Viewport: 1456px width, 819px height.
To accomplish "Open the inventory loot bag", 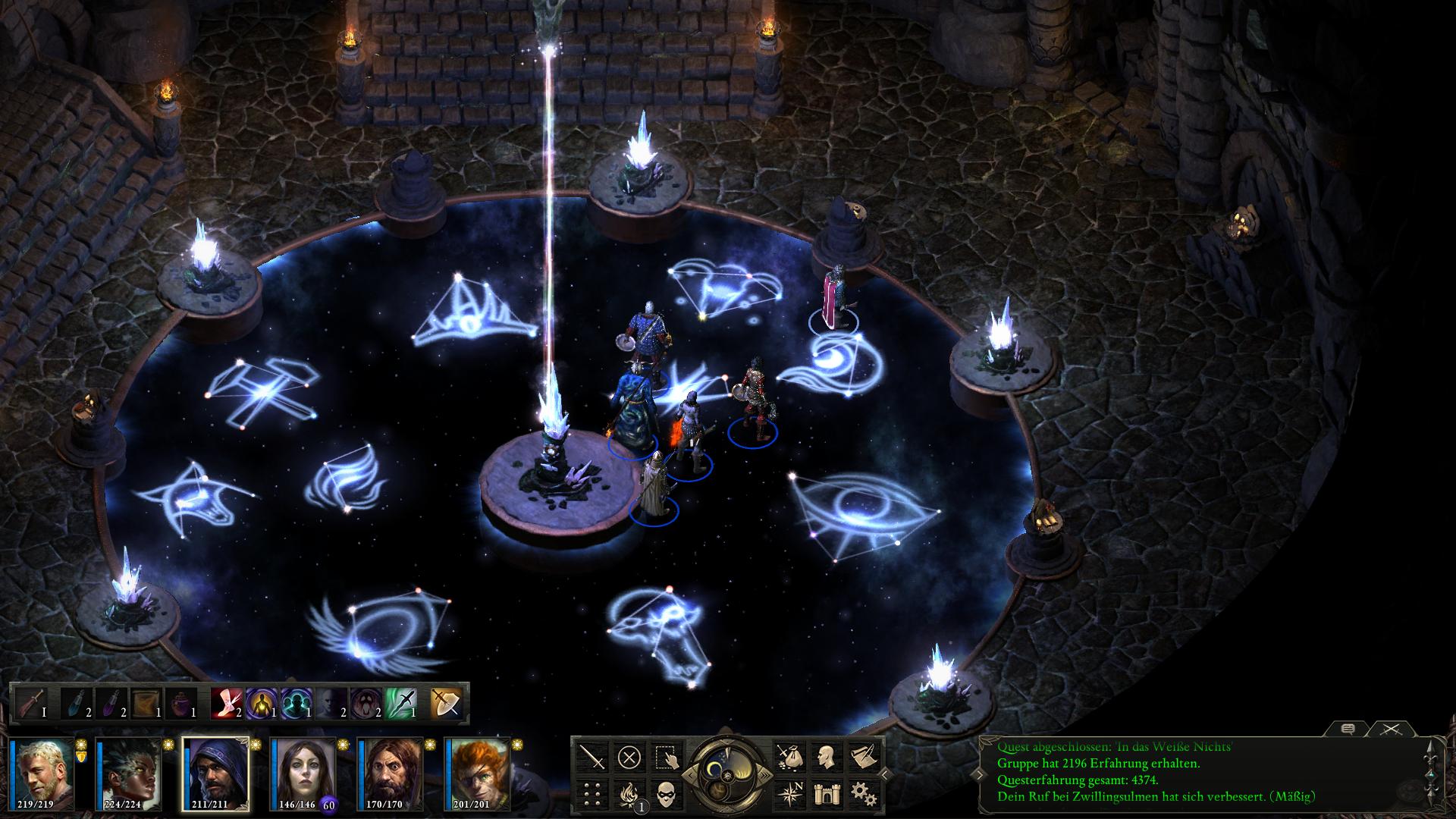I will (x=789, y=756).
